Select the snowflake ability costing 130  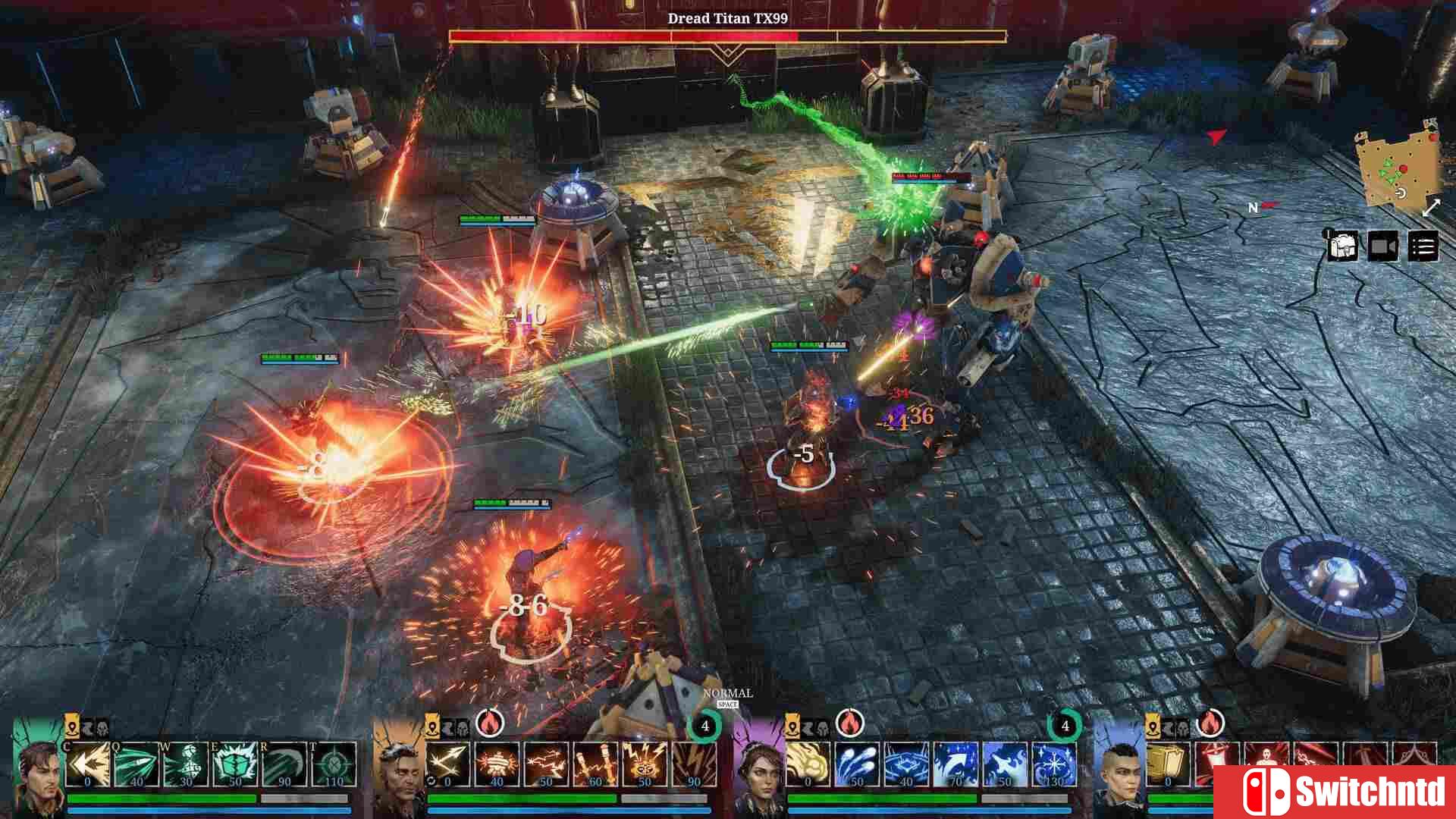tap(1053, 764)
